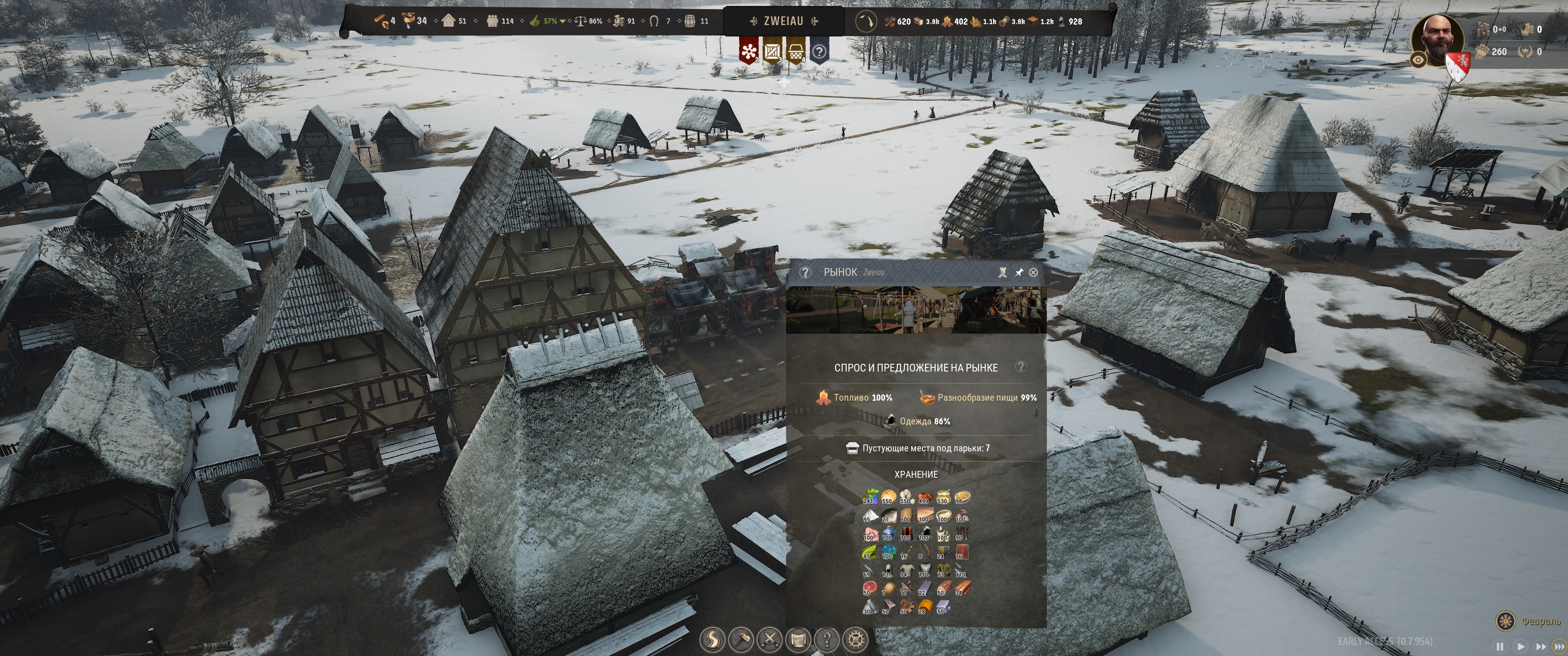The height and width of the screenshot is (656, 1568).
Task: Open the map scroll button
Action: (x=798, y=640)
